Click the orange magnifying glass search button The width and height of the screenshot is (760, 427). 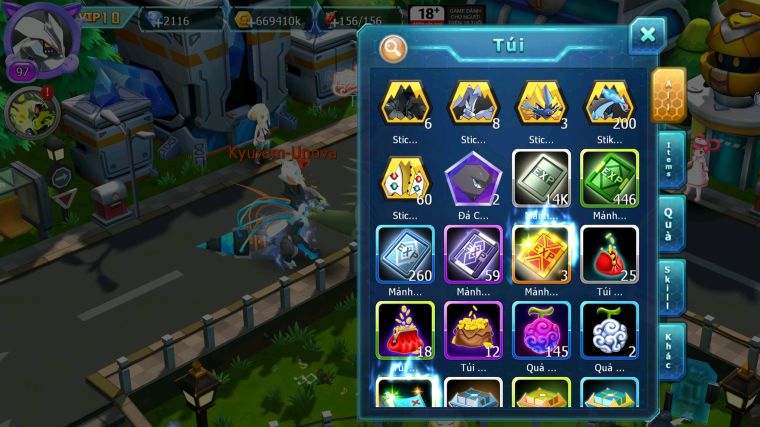393,47
